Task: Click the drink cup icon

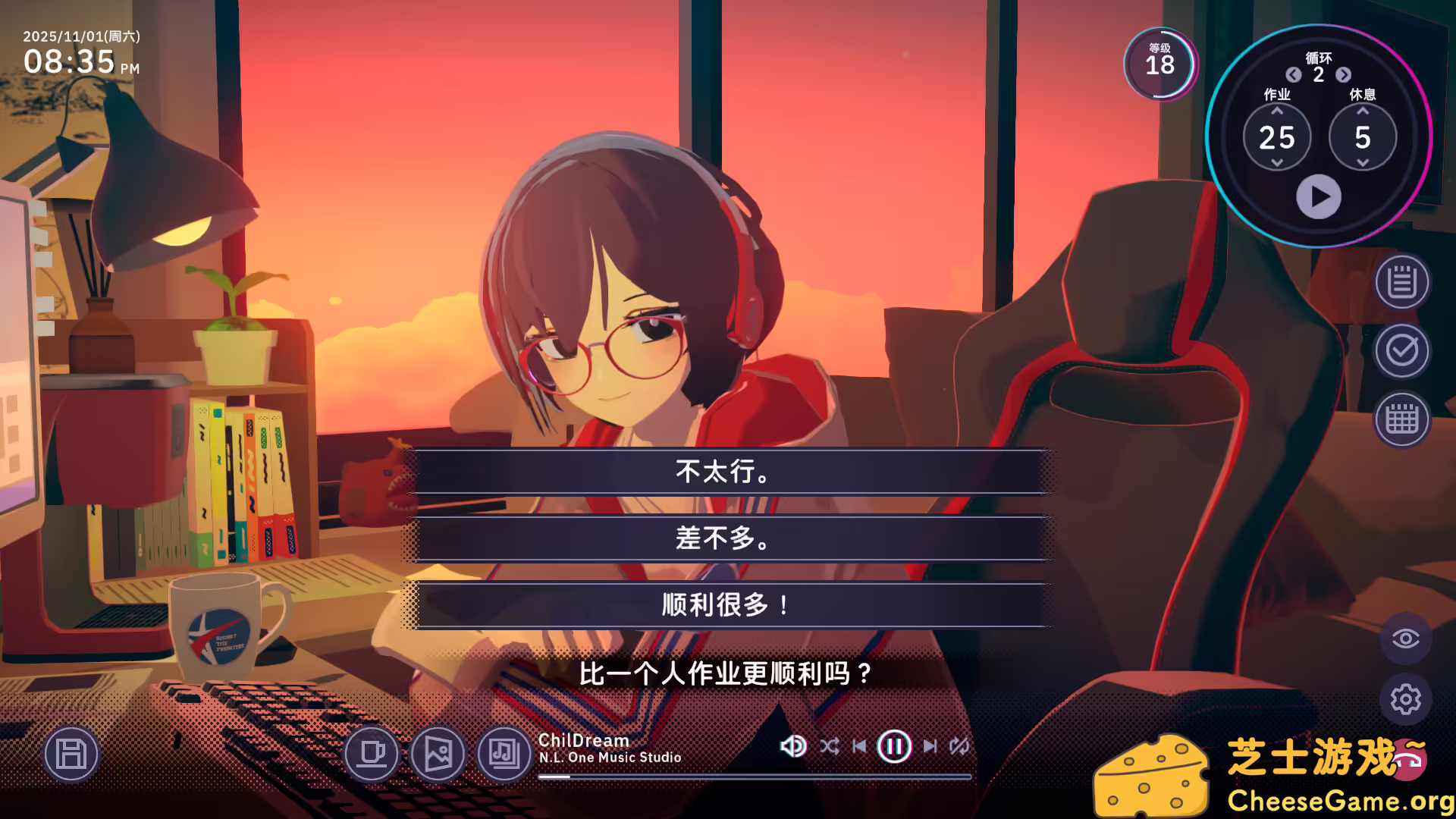Action: click(373, 755)
